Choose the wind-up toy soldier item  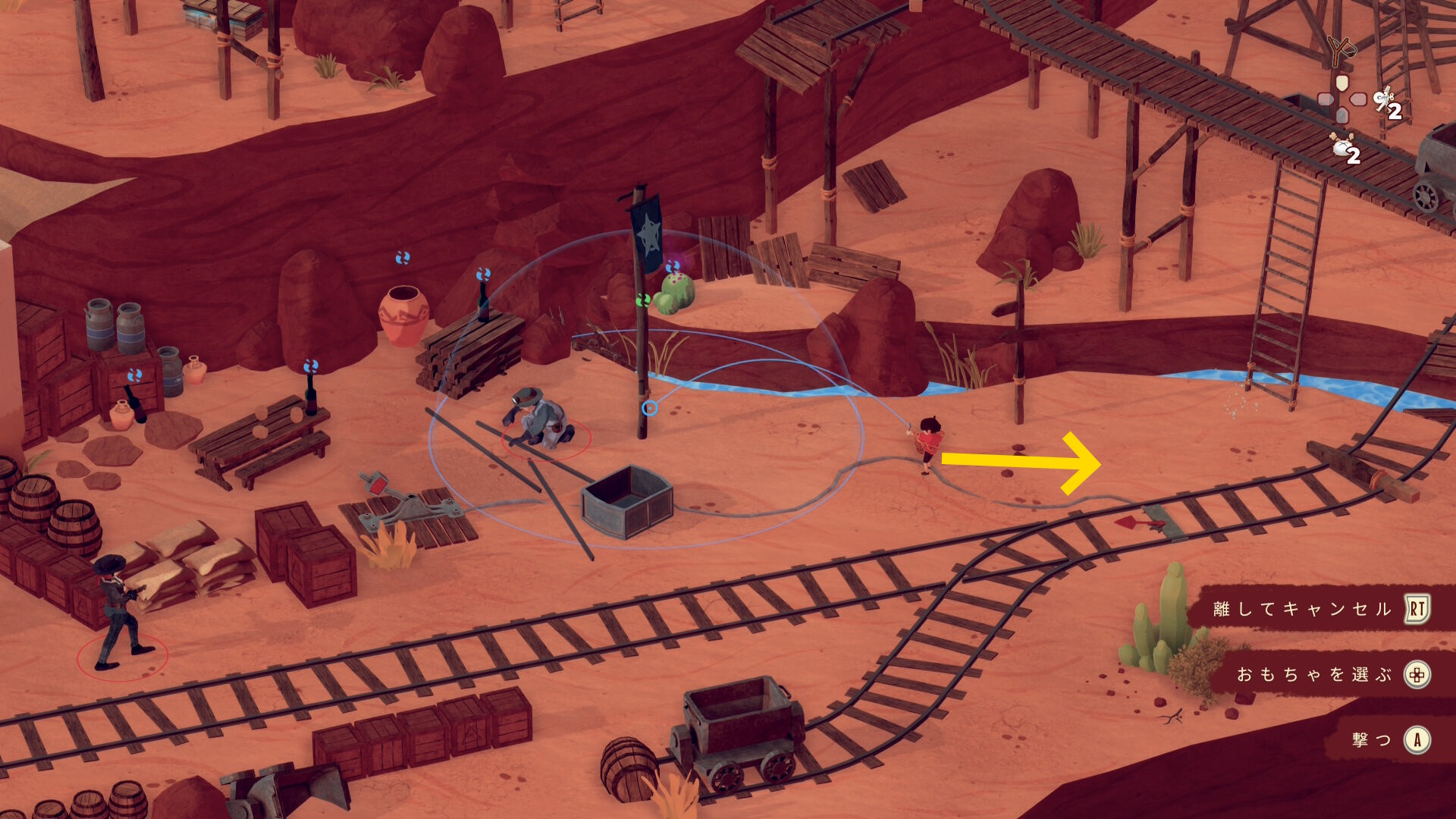(x=1385, y=99)
